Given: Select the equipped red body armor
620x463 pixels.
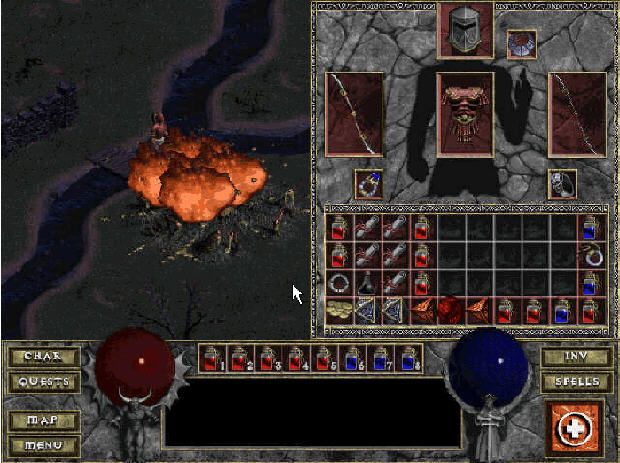Looking at the screenshot, I should [x=466, y=113].
